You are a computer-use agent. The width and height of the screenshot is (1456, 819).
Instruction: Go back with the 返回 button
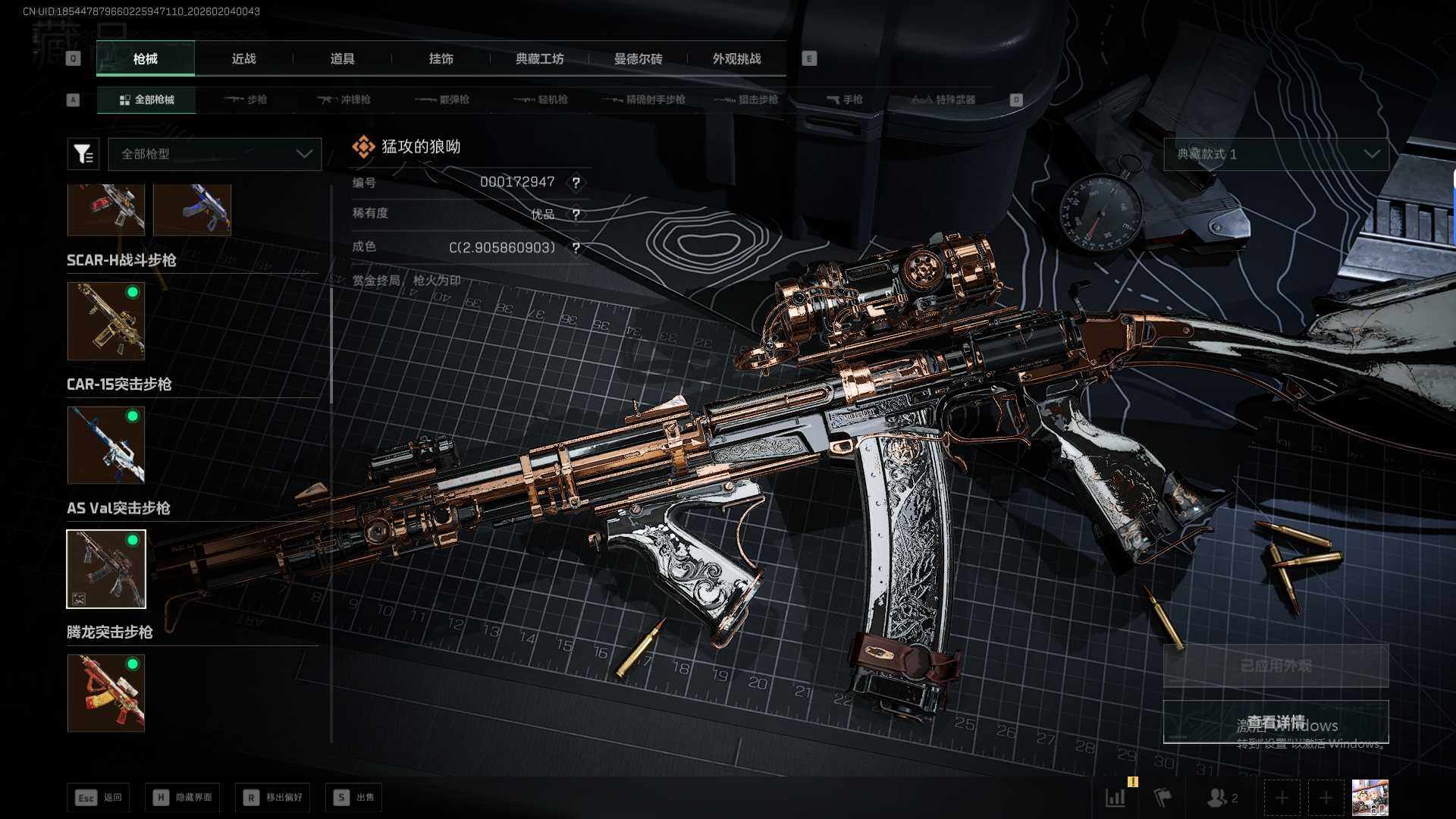pyautogui.click(x=99, y=798)
